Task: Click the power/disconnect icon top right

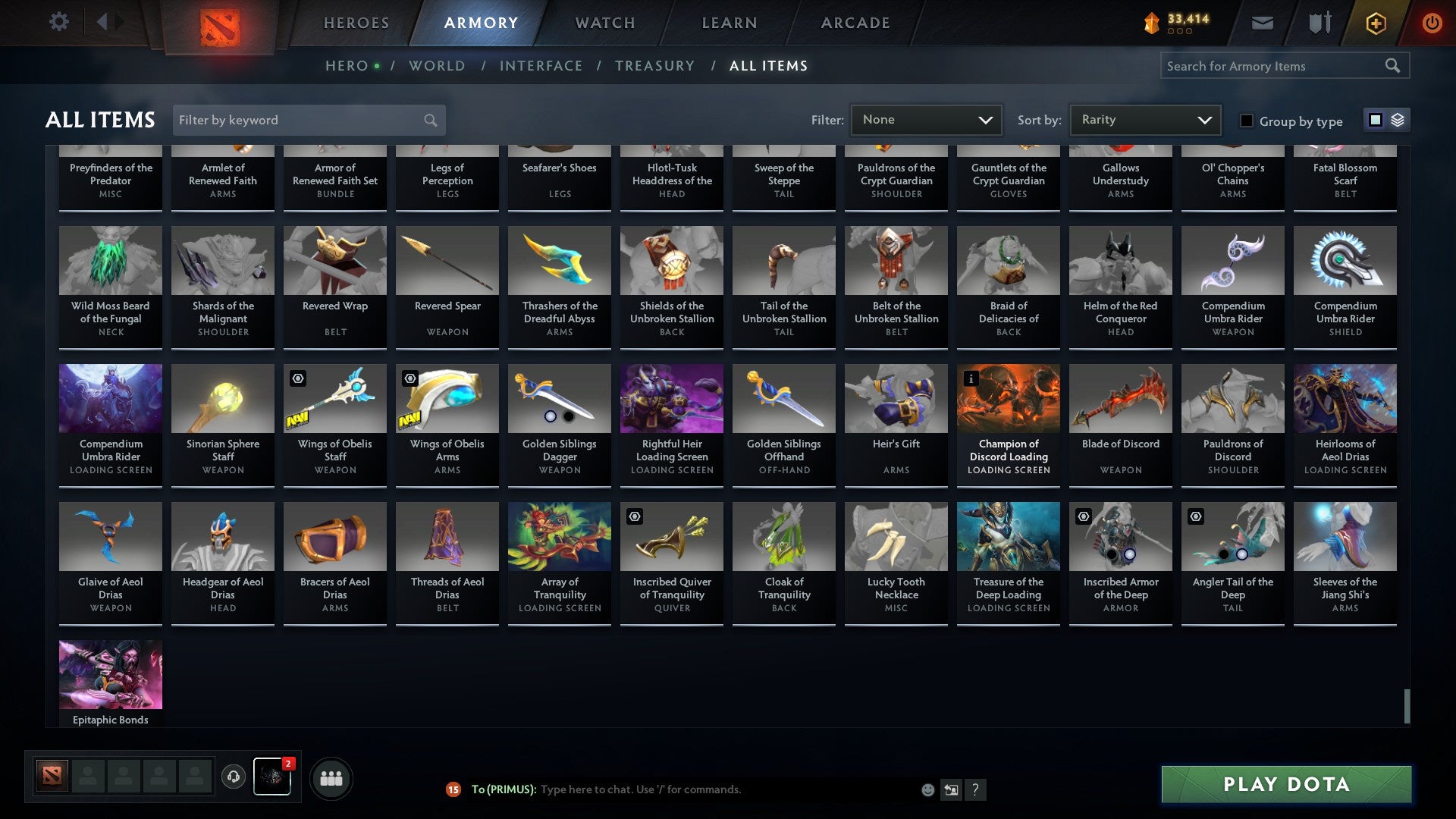Action: pyautogui.click(x=1433, y=23)
